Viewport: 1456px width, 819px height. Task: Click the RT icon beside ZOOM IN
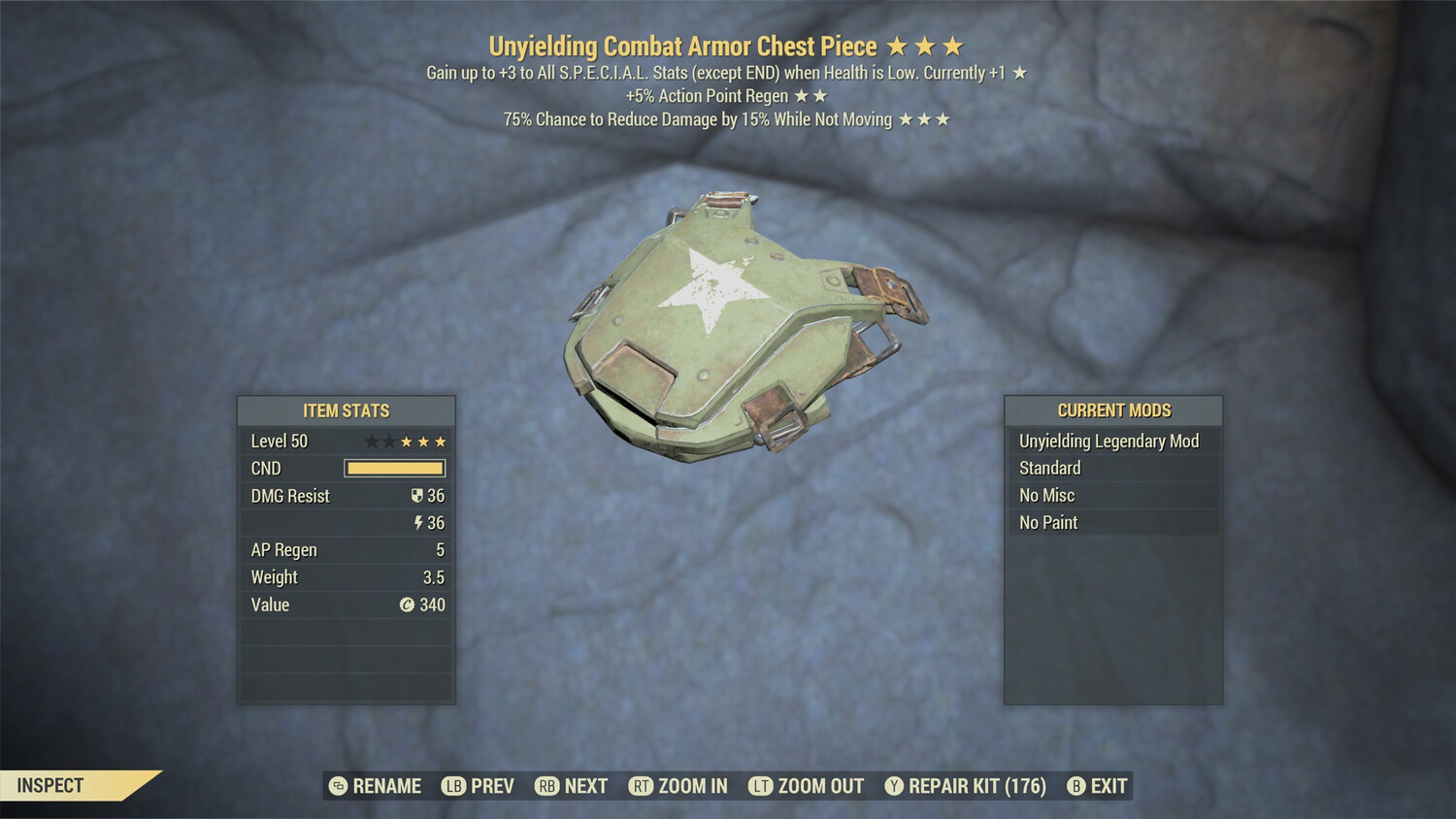[x=642, y=786]
